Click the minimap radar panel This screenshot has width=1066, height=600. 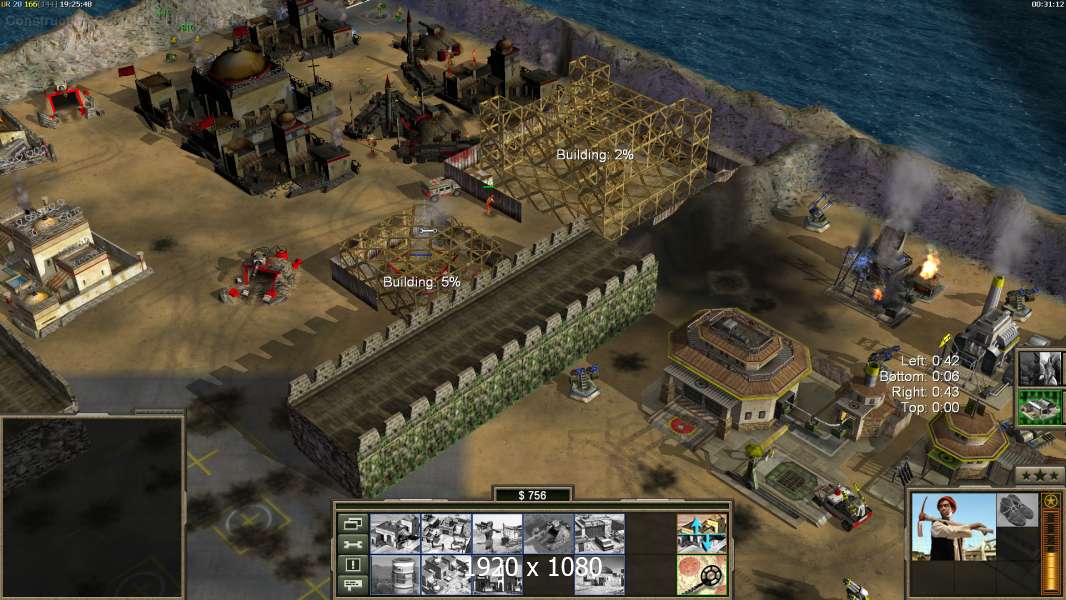92,505
